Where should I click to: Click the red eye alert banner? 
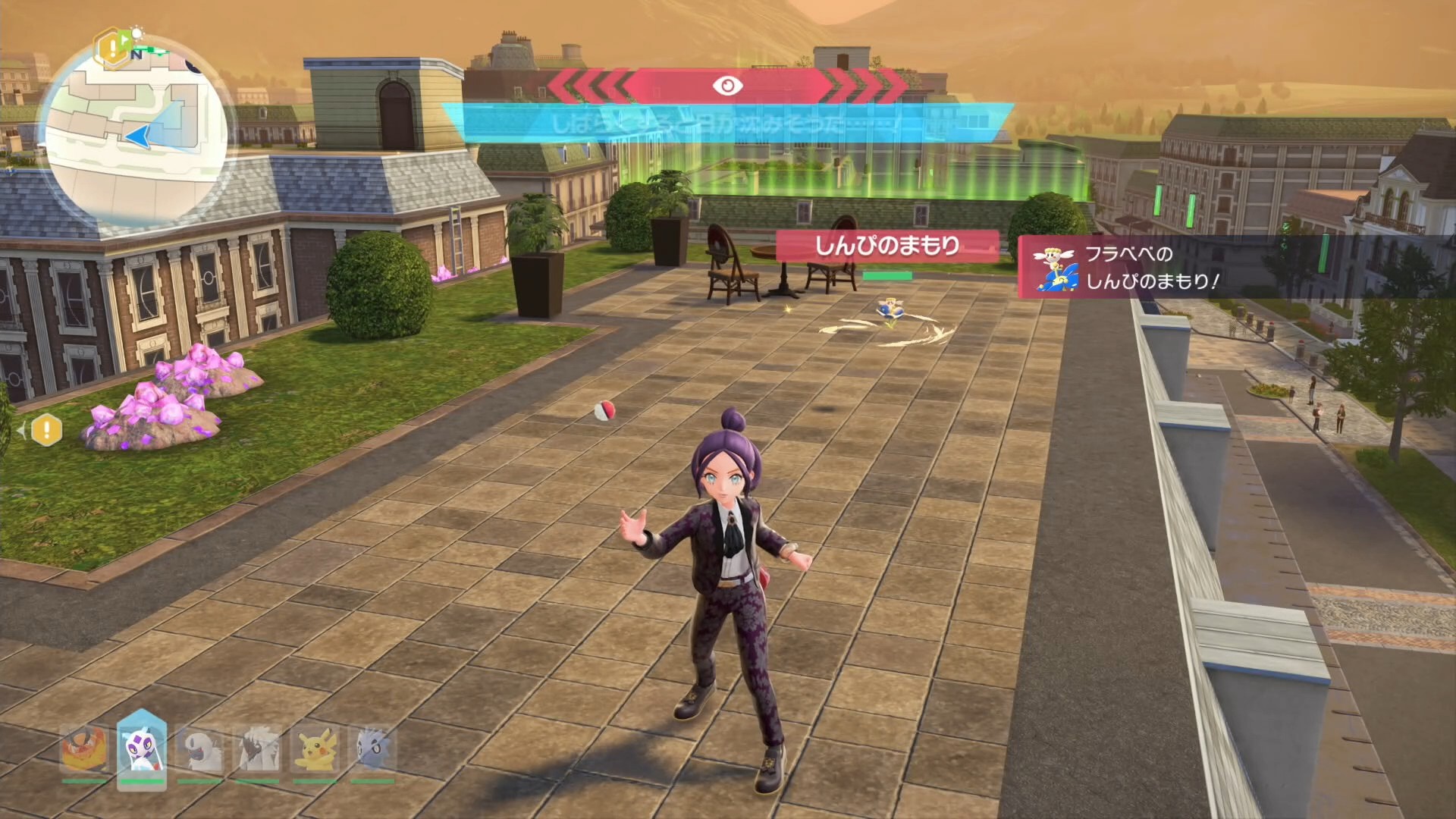click(x=726, y=86)
